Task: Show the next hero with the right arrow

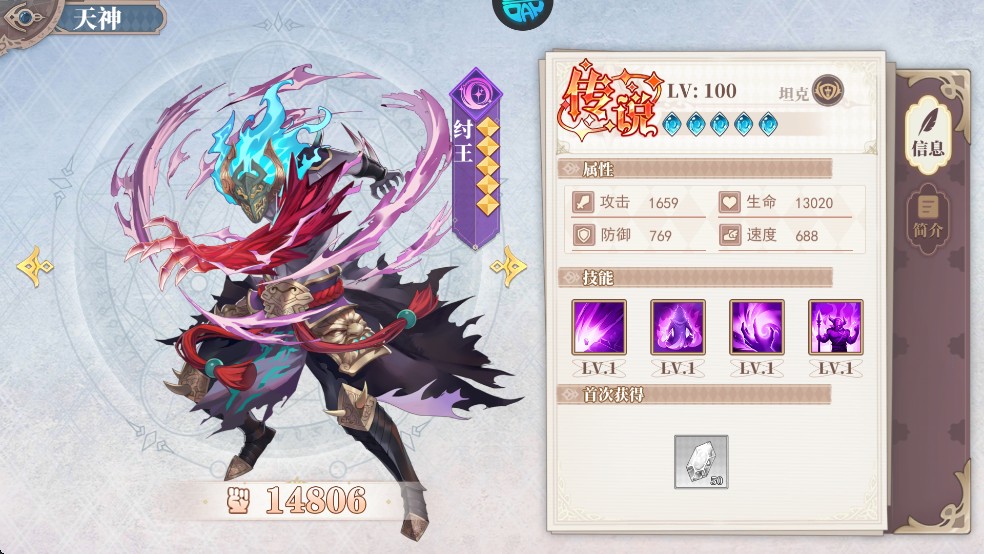Action: coord(508,266)
